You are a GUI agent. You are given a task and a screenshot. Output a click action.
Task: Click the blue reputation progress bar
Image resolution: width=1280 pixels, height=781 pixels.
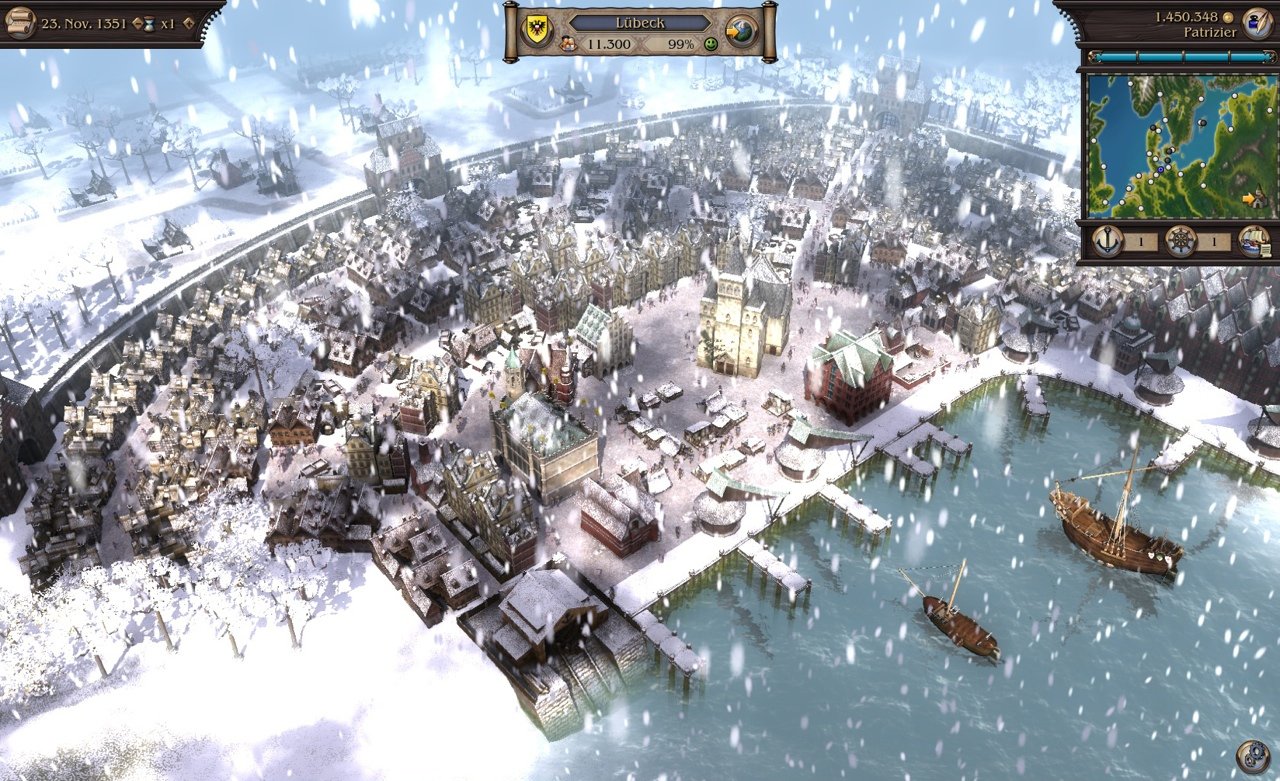coord(1180,57)
